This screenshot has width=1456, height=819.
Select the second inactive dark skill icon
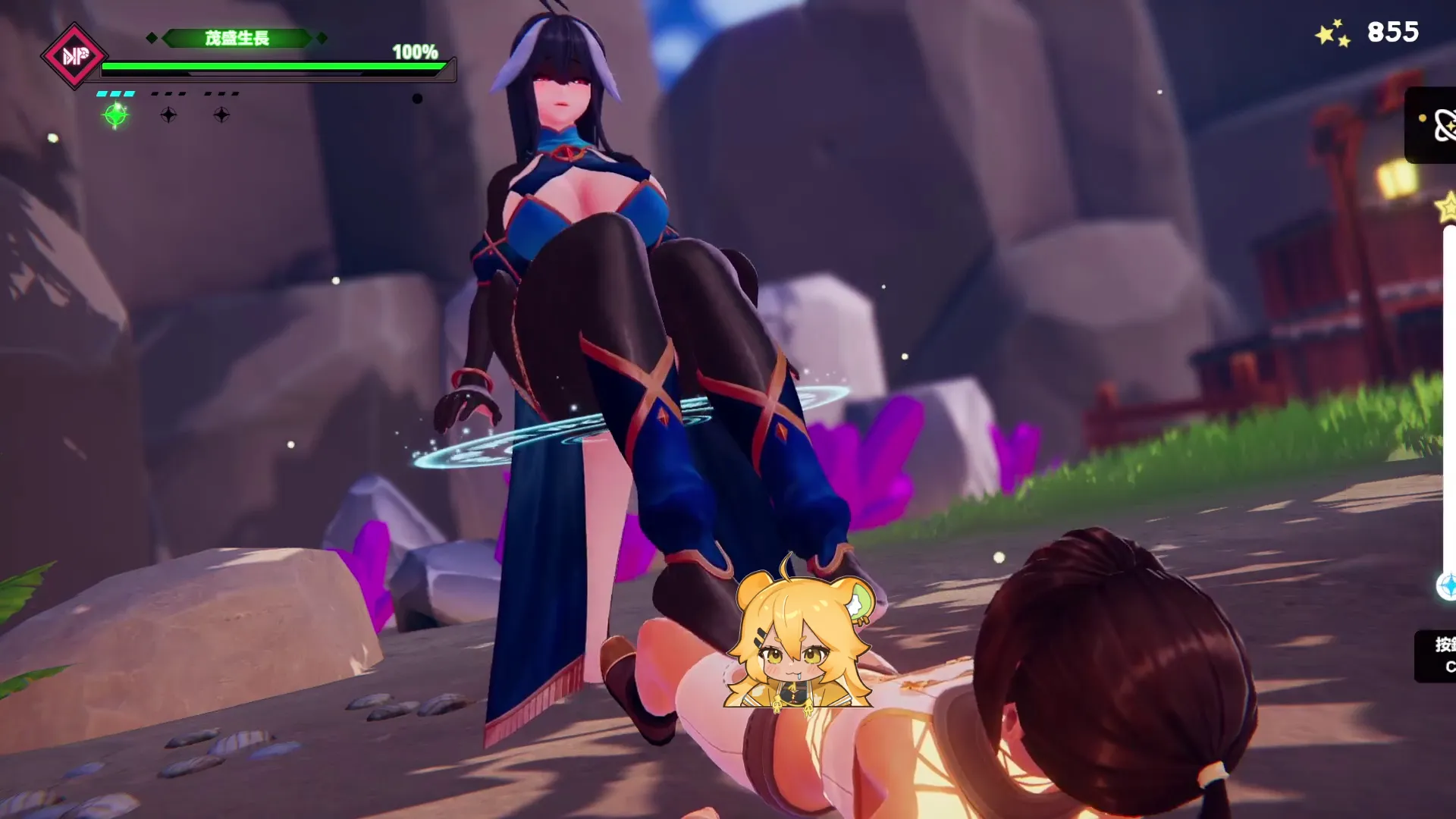(220, 115)
